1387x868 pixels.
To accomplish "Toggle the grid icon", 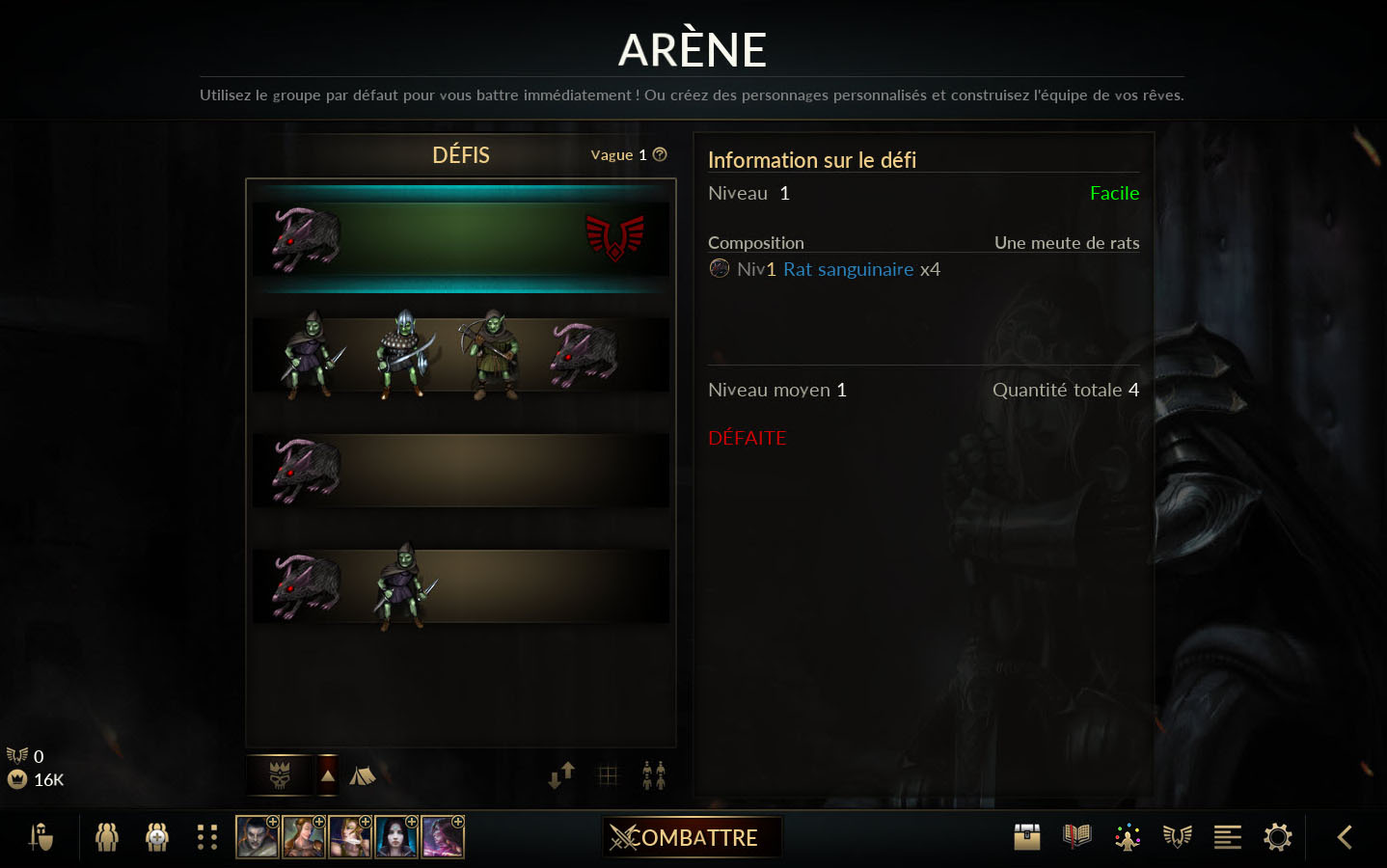I will pyautogui.click(x=608, y=775).
